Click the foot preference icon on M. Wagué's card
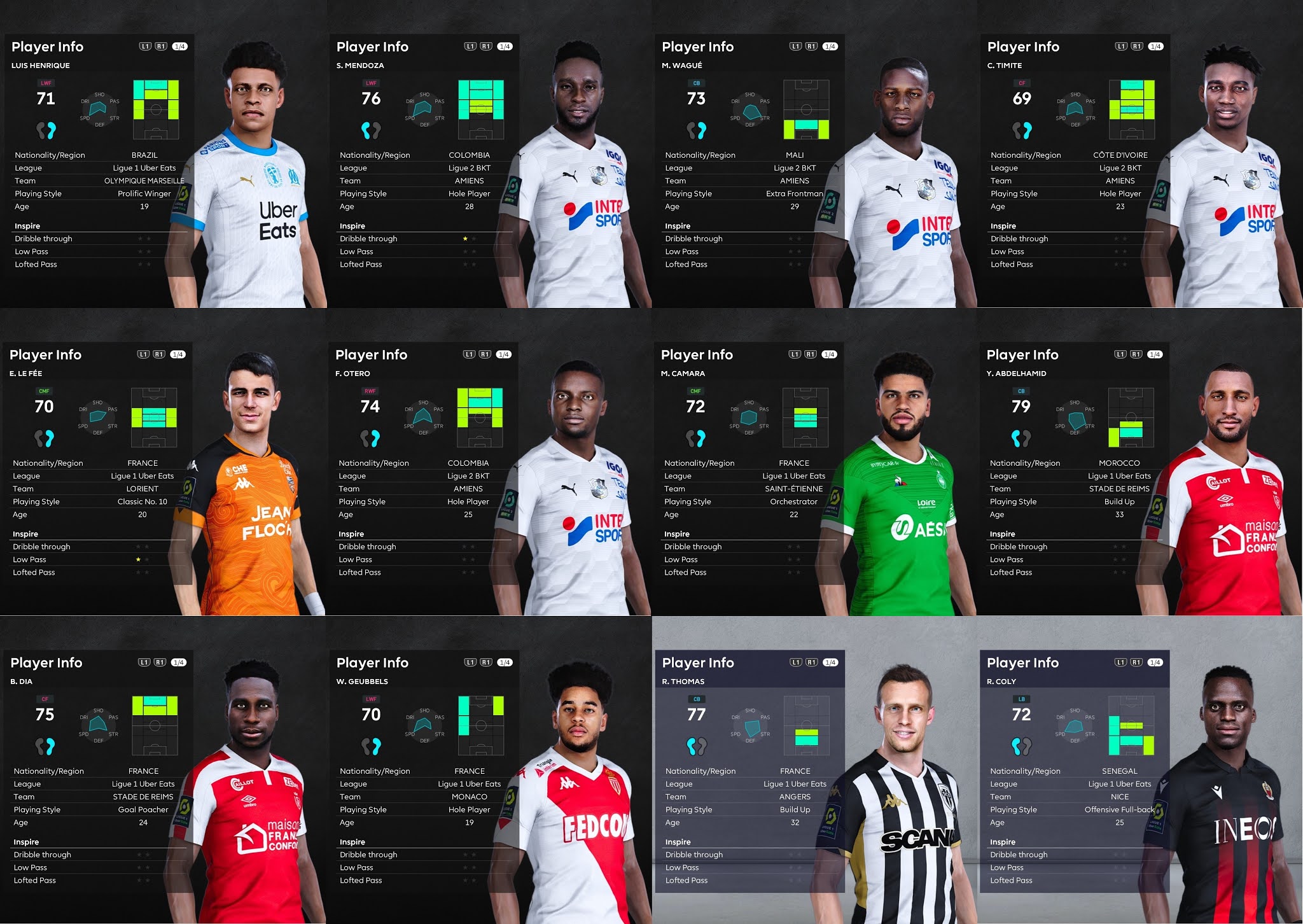The height and width of the screenshot is (924, 1303). (x=695, y=129)
